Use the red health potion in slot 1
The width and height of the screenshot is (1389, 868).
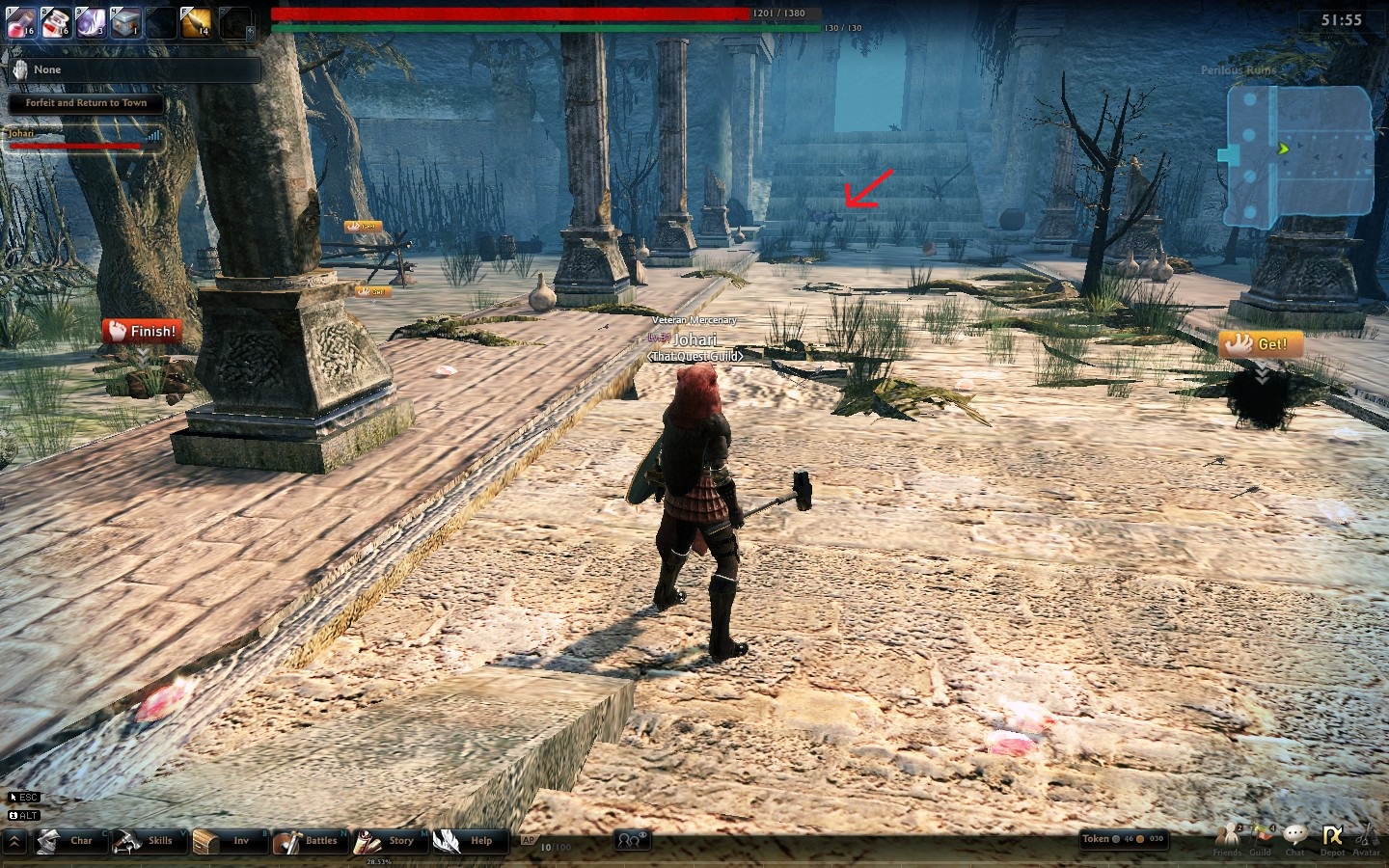21,21
